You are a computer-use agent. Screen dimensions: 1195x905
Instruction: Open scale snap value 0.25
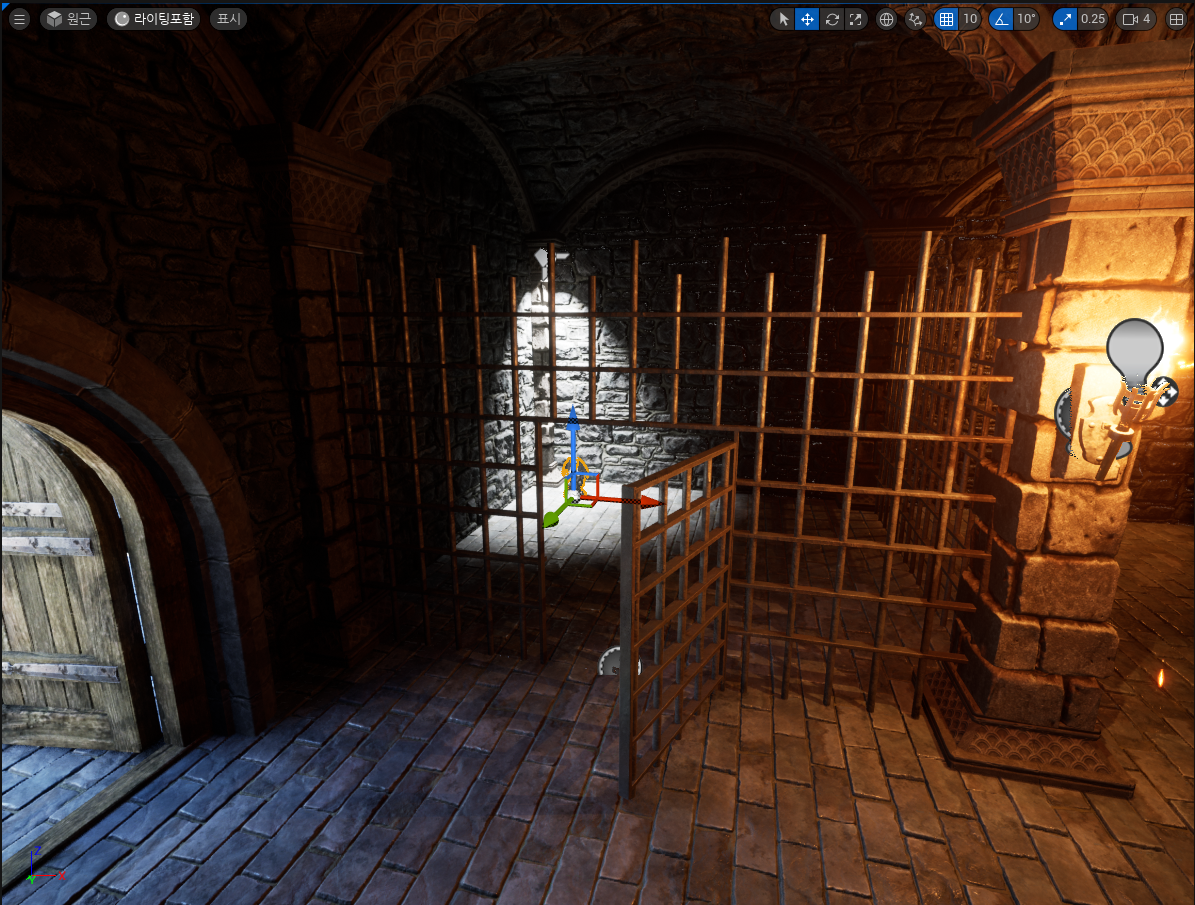[x=1093, y=19]
